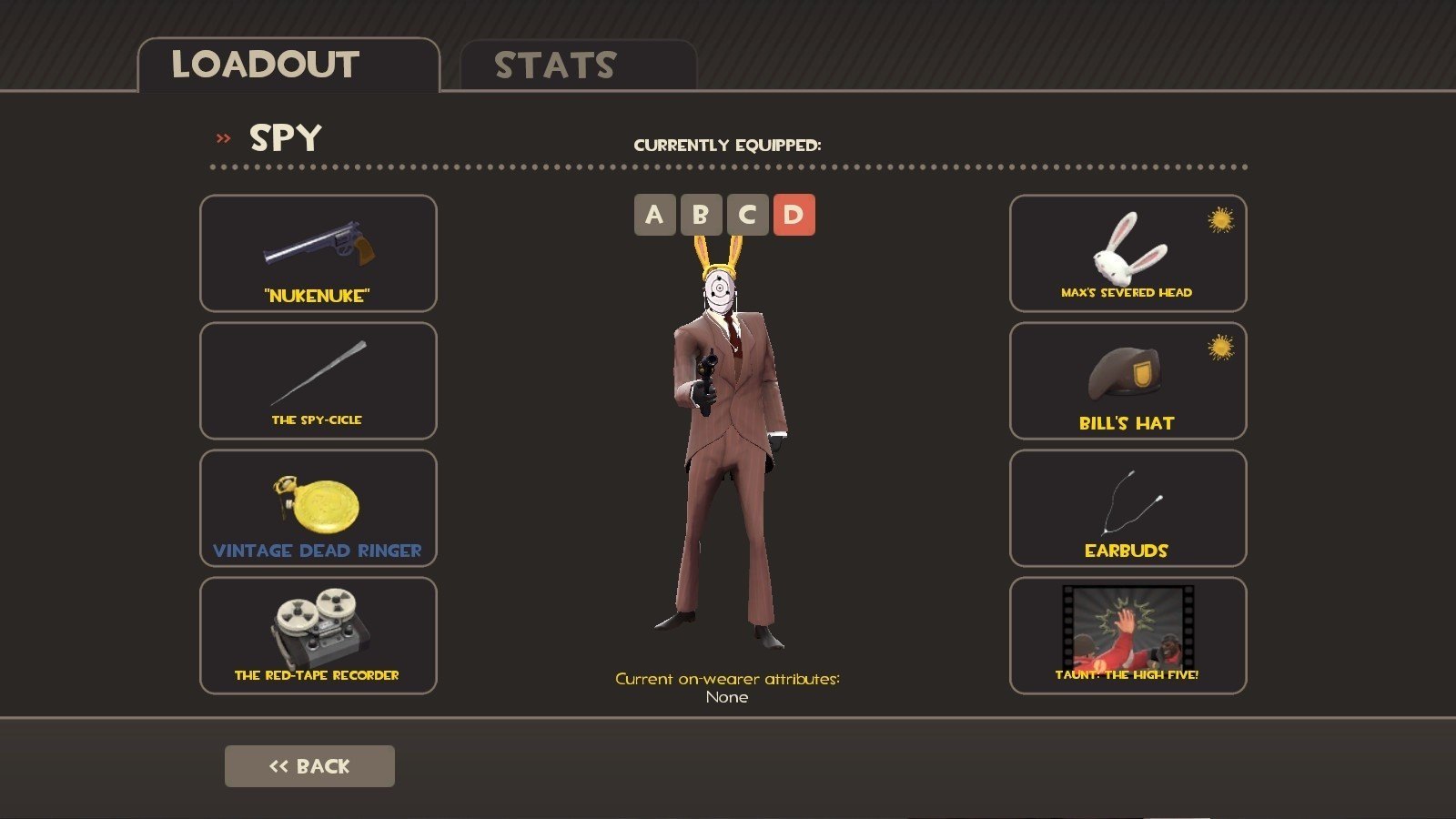Switch to loadout preset B
Viewport: 1456px width, 819px height.
[701, 215]
